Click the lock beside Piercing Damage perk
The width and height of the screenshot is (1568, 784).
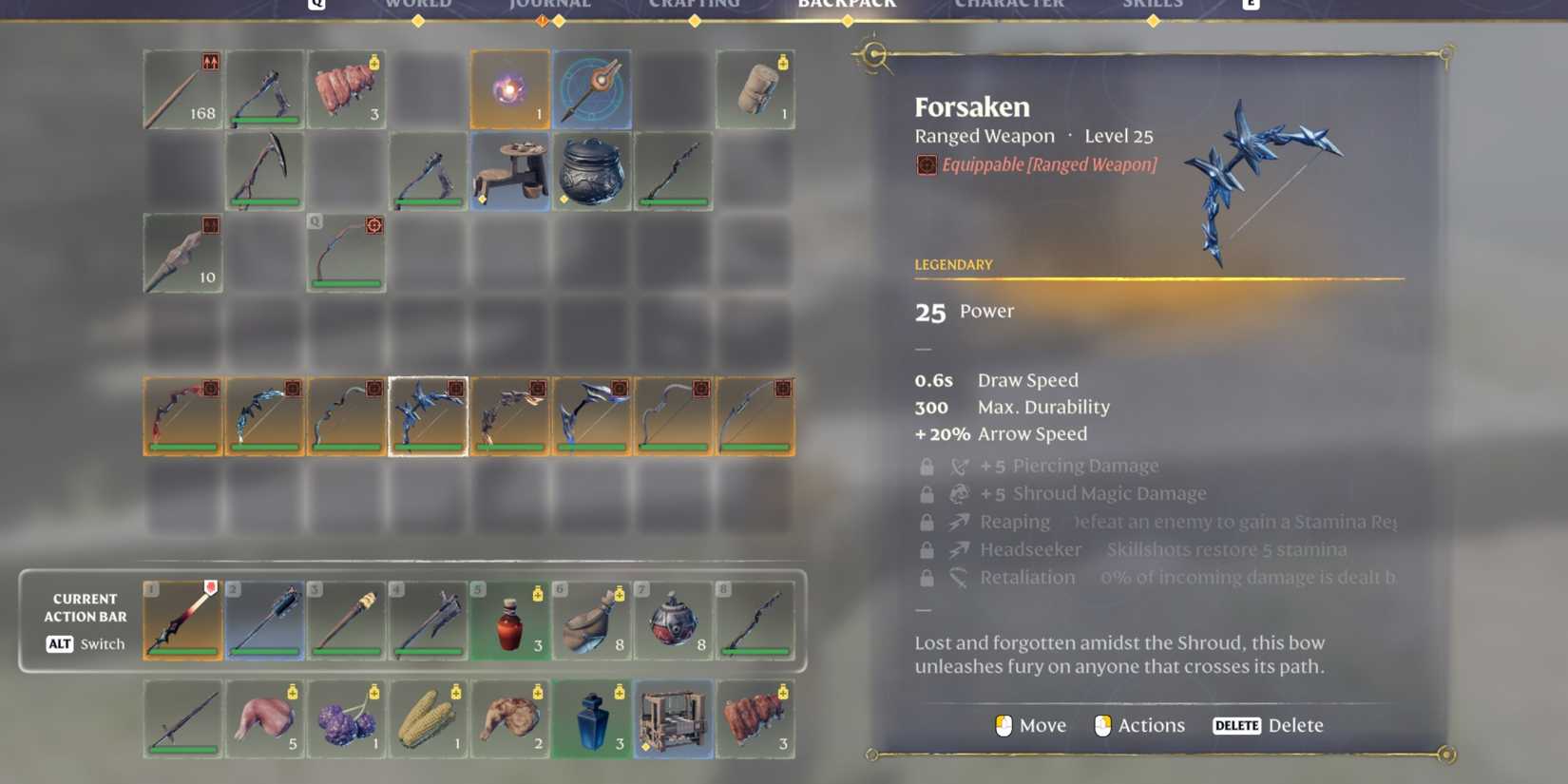(x=927, y=466)
